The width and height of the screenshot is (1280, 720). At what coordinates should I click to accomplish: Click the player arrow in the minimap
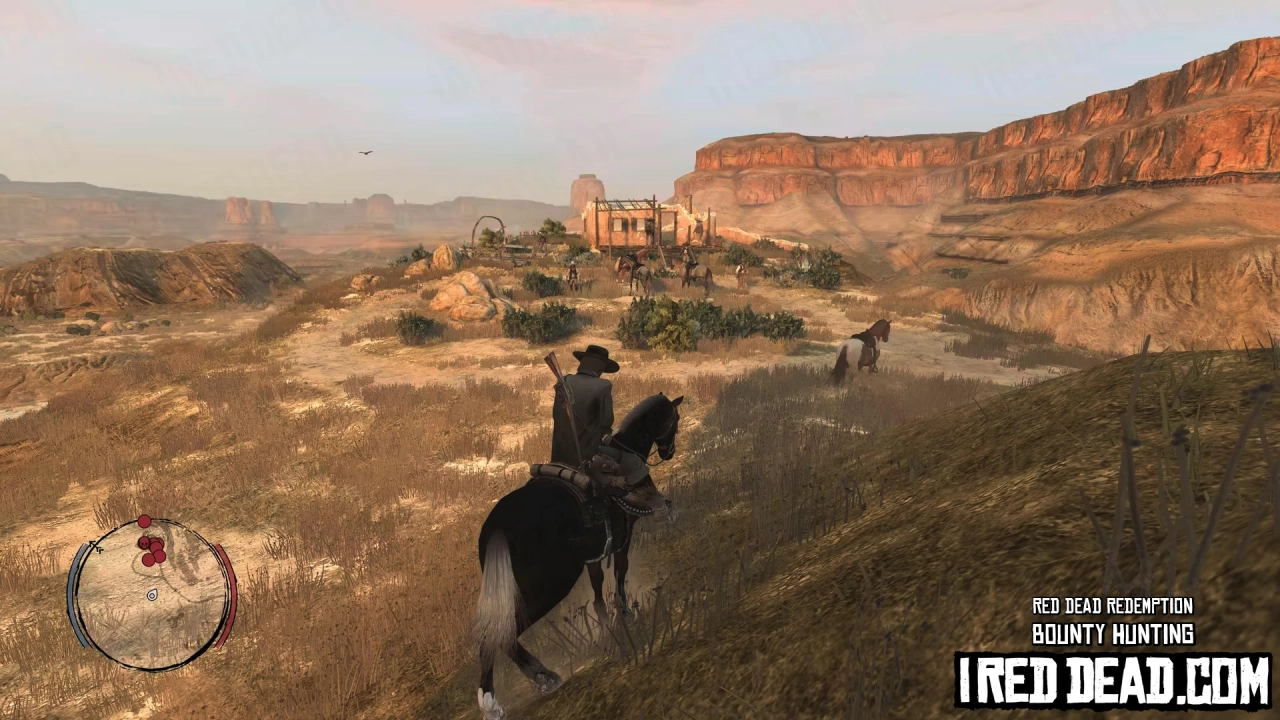95,547
